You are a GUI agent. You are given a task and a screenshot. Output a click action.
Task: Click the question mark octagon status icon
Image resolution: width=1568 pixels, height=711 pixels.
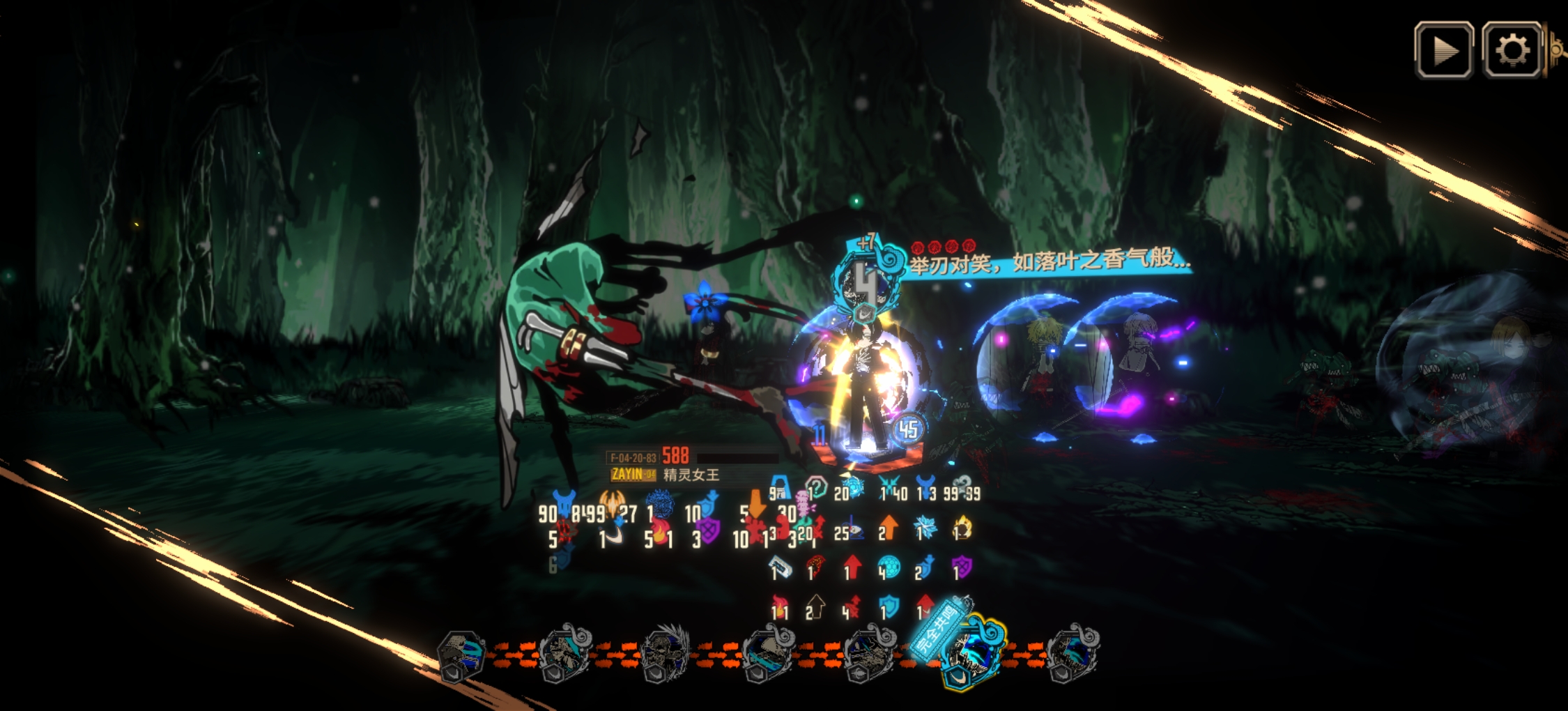[815, 487]
